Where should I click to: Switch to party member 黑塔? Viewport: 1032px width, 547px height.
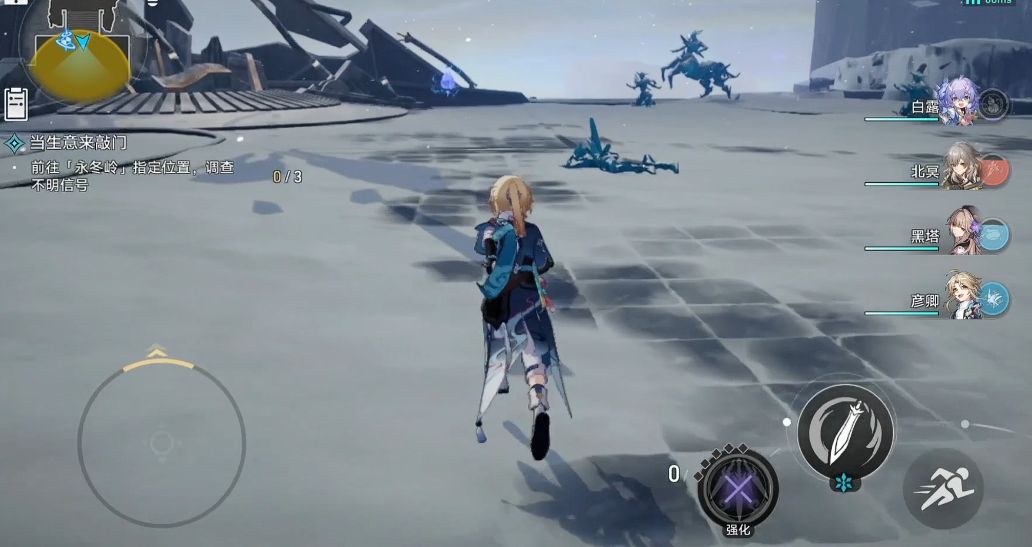962,233
